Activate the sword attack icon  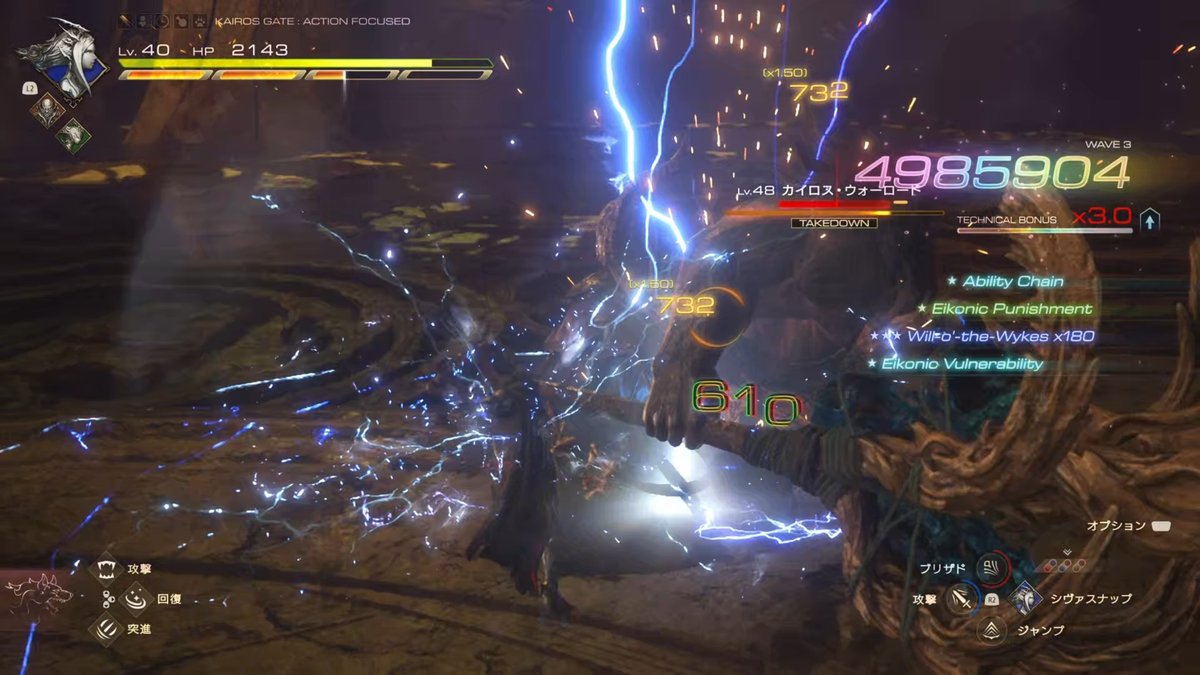point(962,598)
